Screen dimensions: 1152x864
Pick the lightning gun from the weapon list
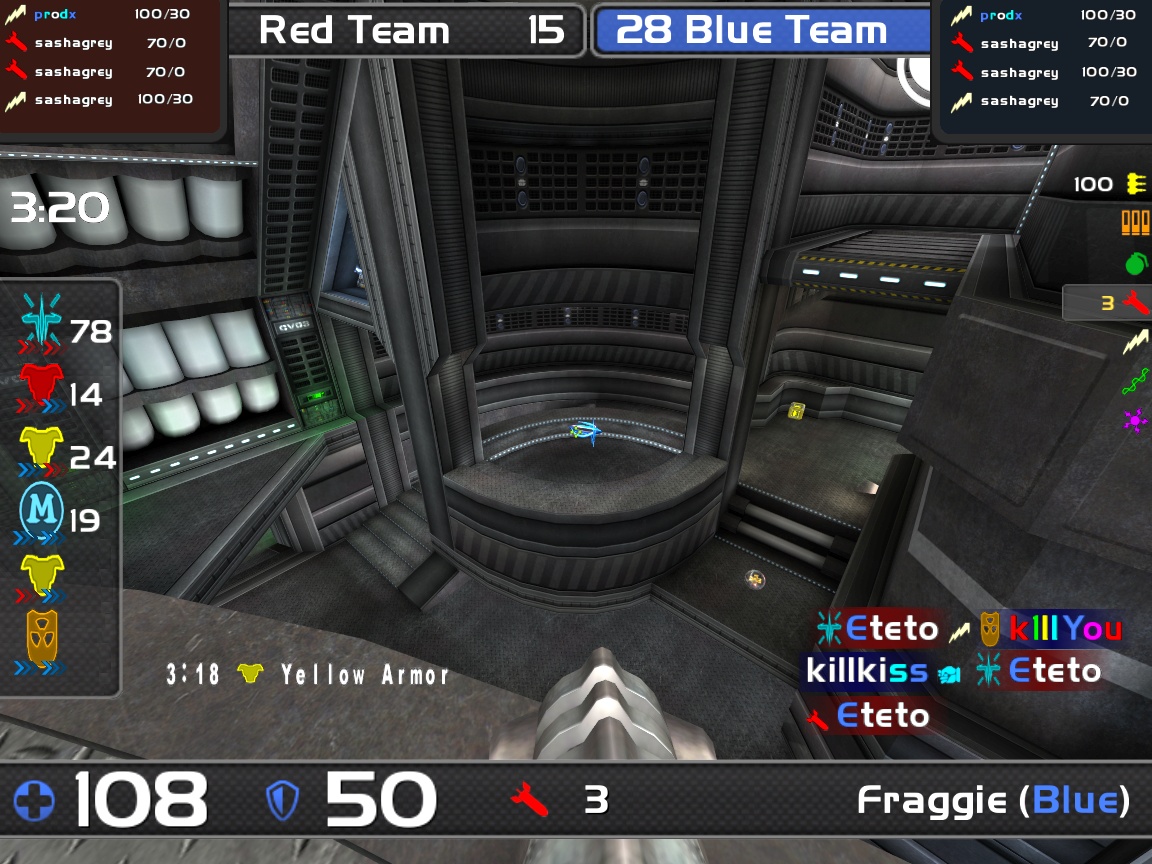point(1135,342)
